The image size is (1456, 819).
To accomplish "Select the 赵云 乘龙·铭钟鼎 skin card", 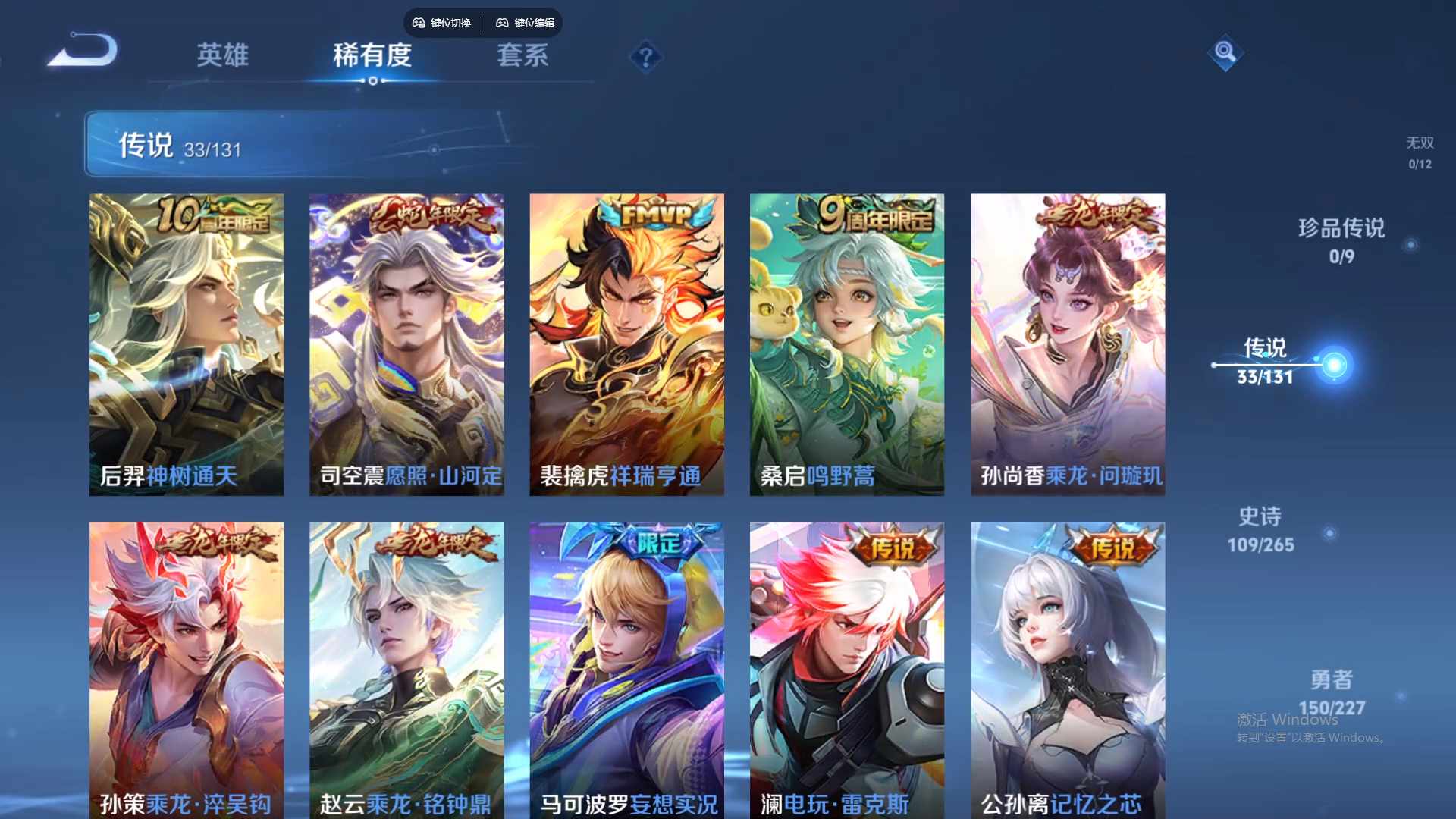I will point(407,667).
